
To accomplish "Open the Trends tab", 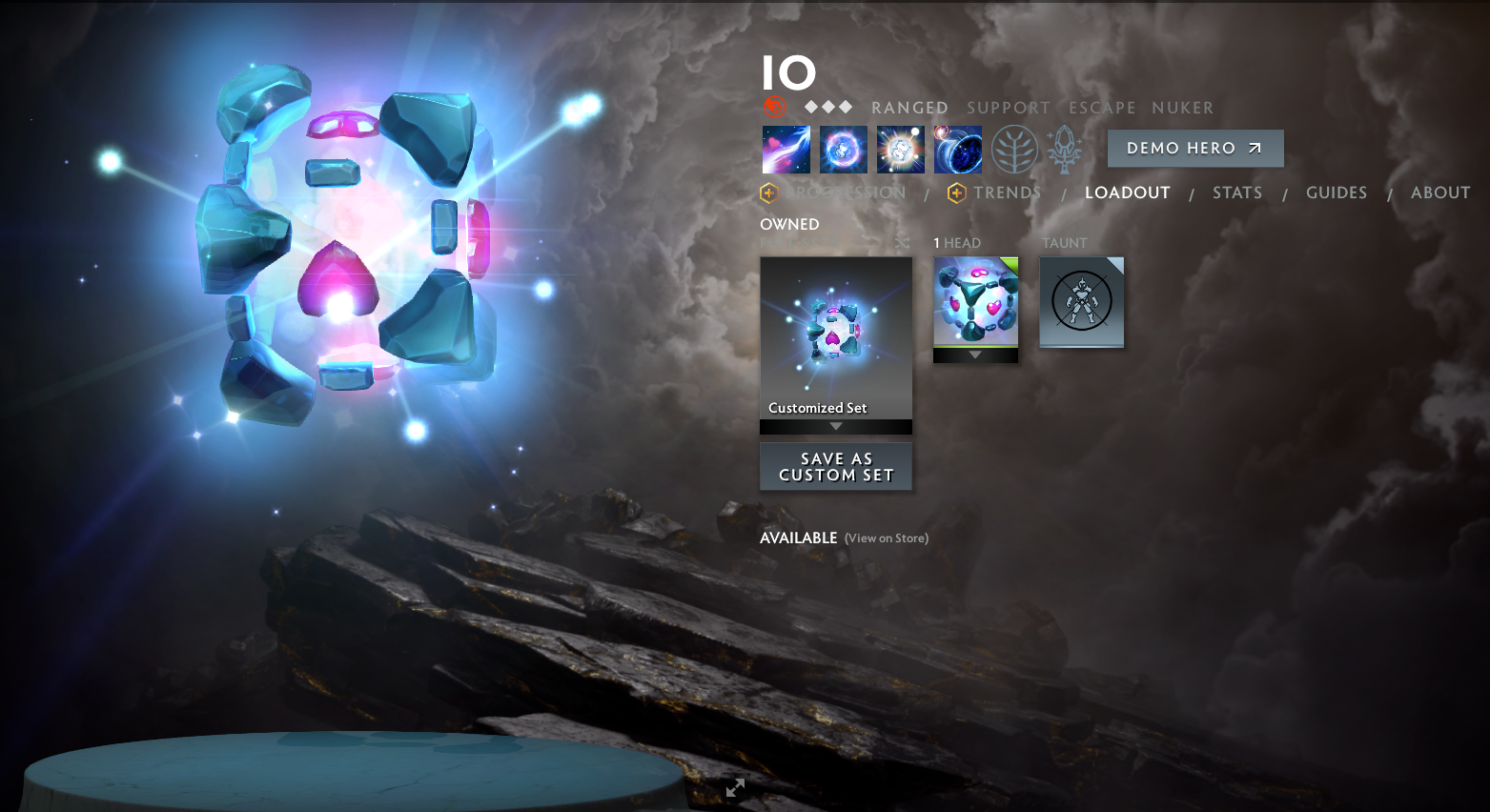I will point(1008,193).
